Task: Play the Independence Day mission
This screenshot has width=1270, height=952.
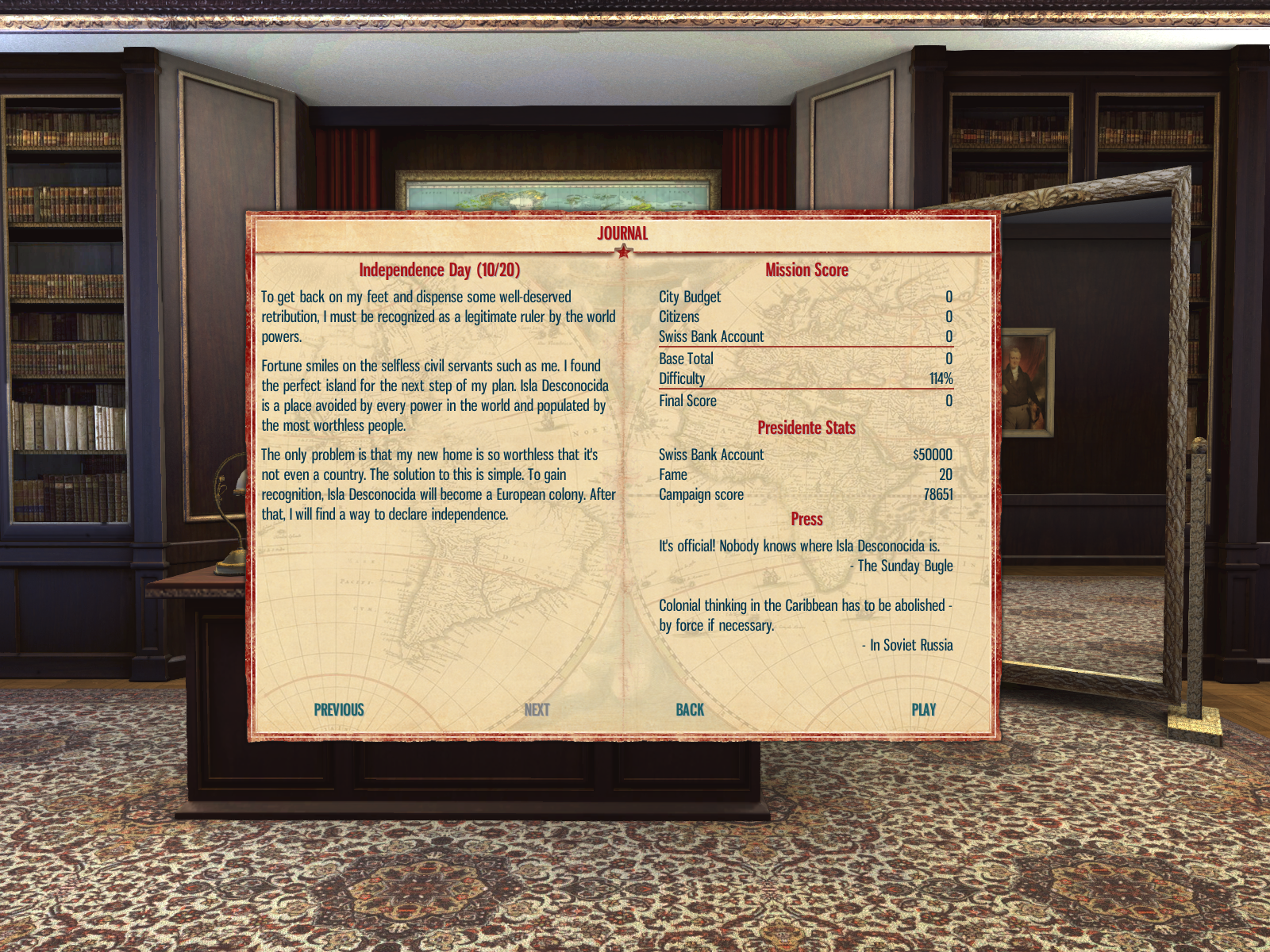Action: pyautogui.click(x=923, y=710)
